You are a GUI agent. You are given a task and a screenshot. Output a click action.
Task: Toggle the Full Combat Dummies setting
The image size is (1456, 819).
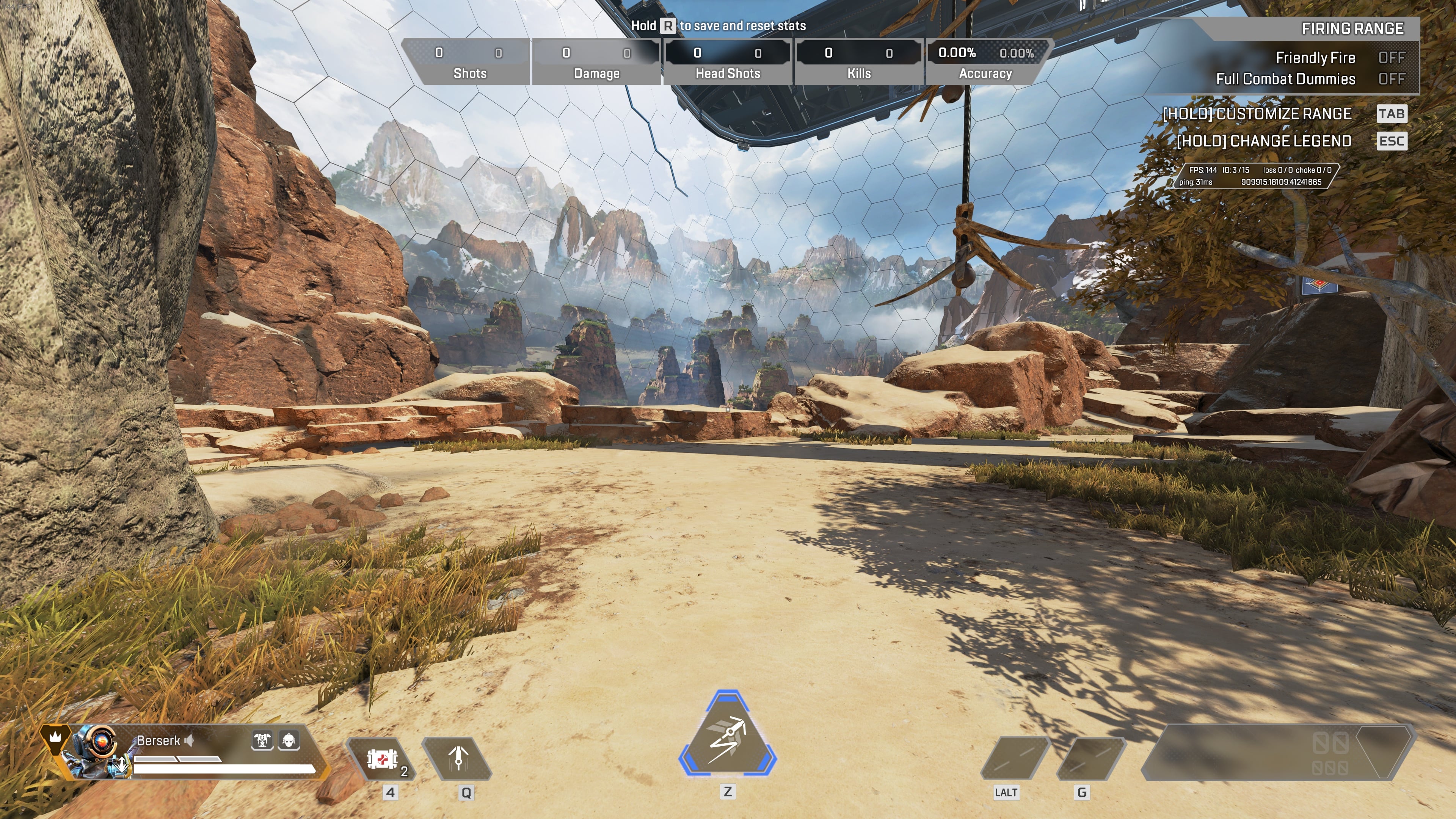[1391, 79]
